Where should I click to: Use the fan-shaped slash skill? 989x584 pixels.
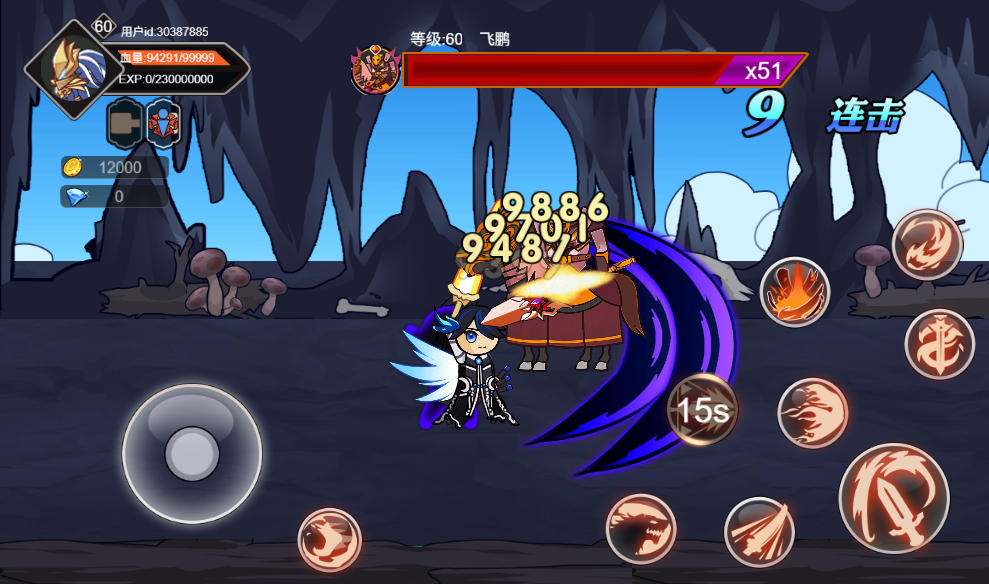coord(759,532)
